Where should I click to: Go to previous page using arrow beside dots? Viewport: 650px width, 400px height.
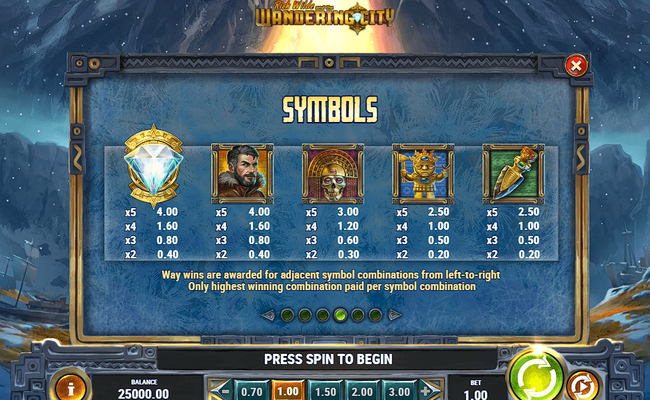coord(267,315)
